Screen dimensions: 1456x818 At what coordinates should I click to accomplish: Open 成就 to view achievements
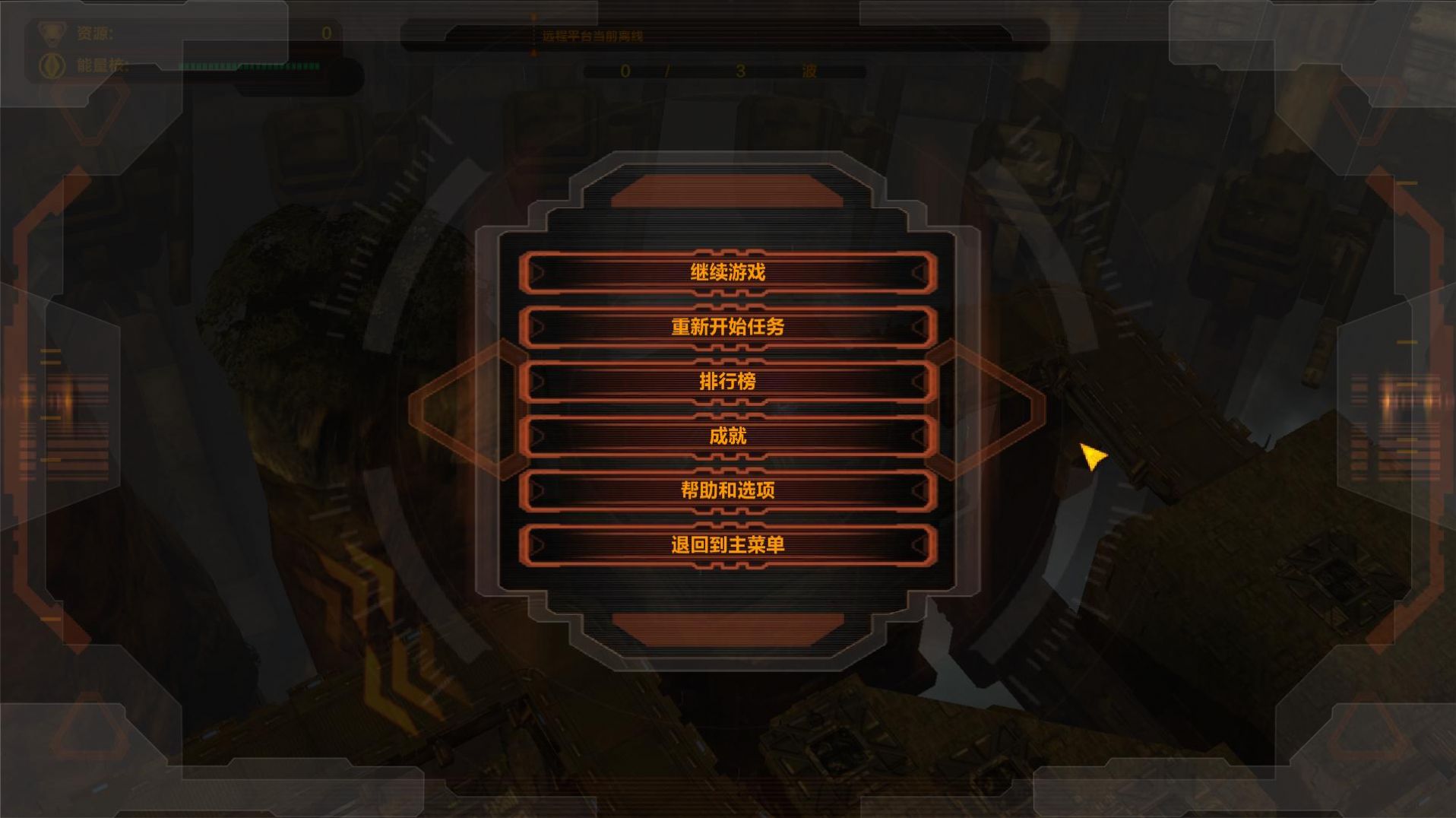pos(727,435)
